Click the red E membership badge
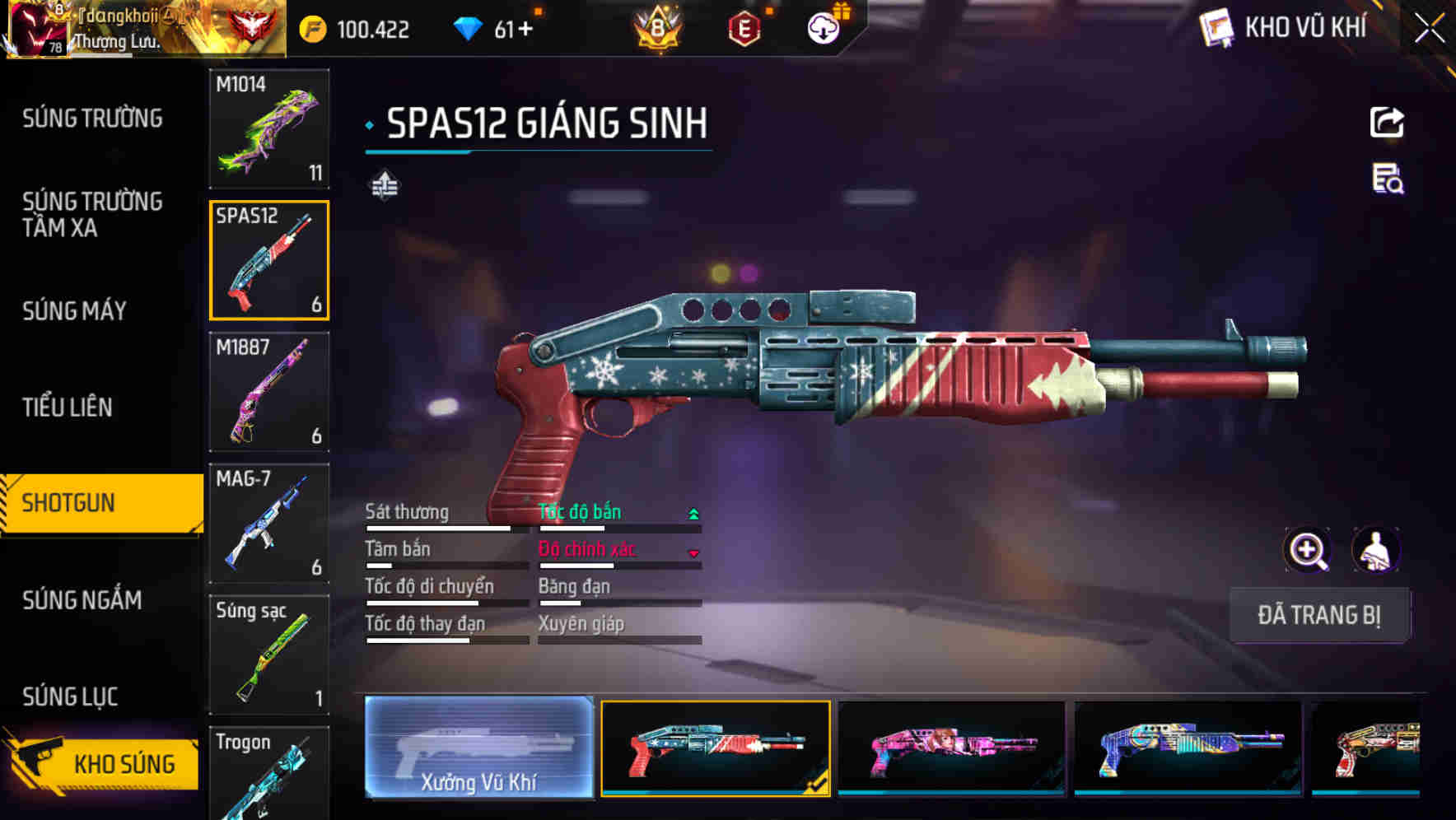Image resolution: width=1456 pixels, height=820 pixels. [x=745, y=26]
